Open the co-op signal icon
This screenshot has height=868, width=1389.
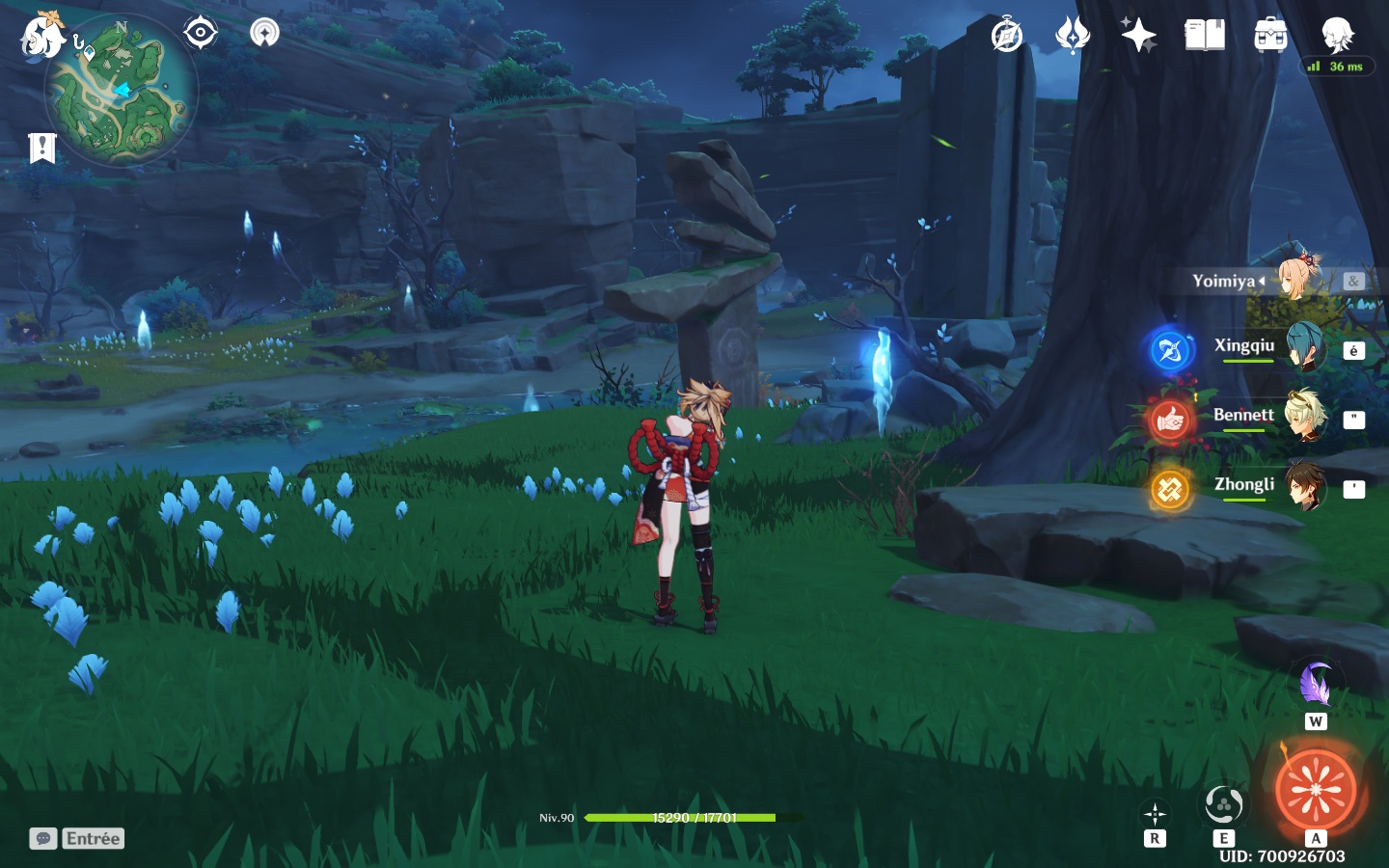click(264, 33)
